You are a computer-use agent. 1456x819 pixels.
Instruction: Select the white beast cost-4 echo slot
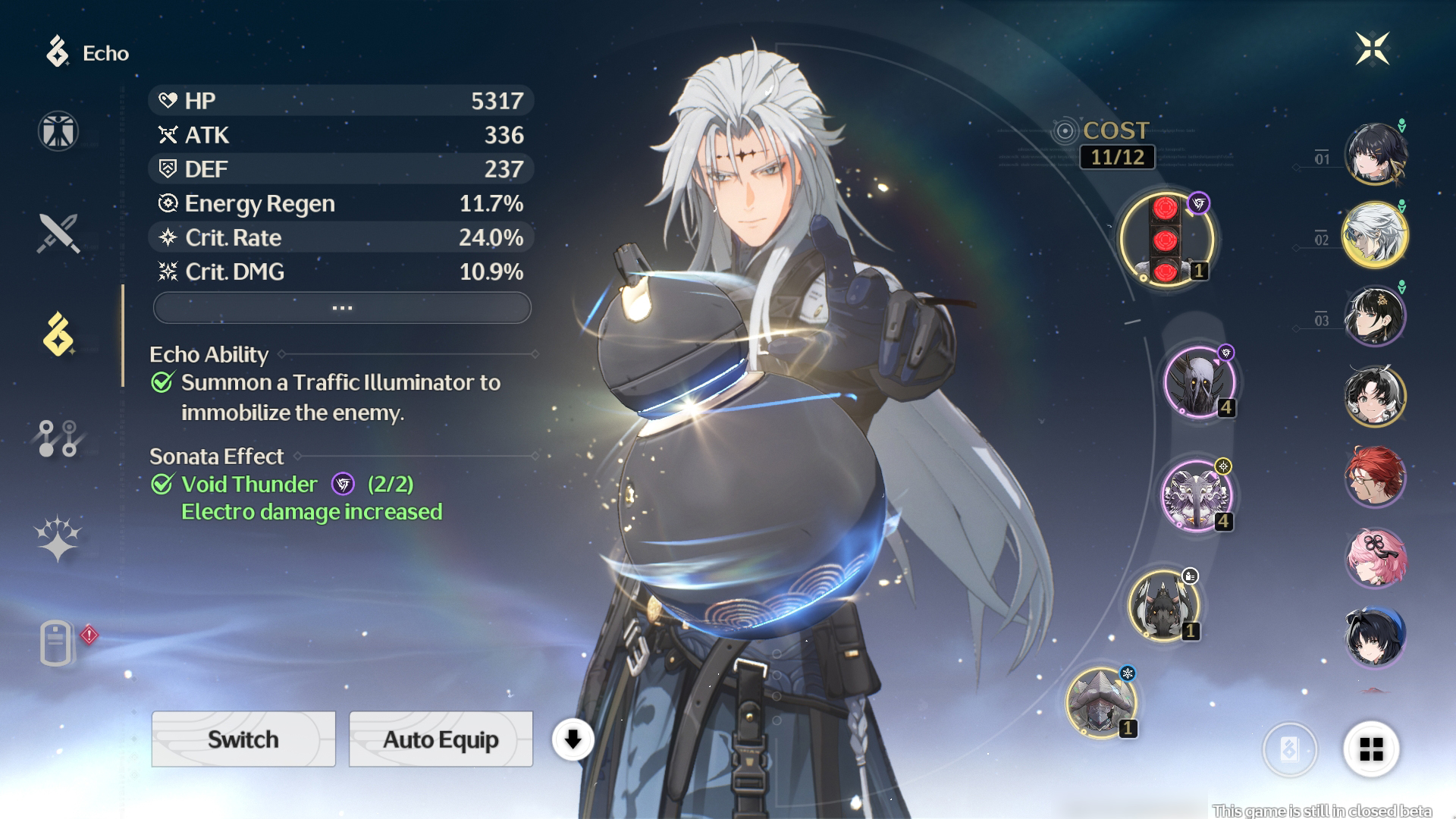pos(1197,496)
